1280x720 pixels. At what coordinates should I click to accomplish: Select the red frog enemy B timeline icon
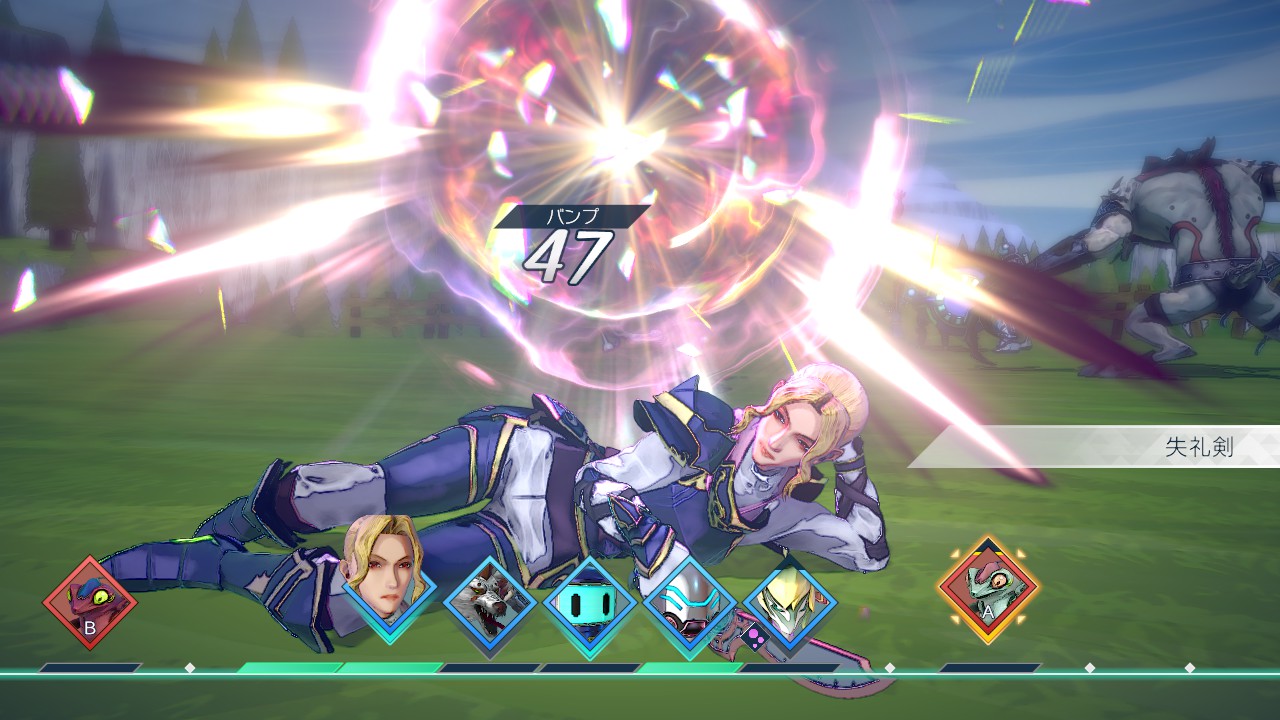pos(90,603)
